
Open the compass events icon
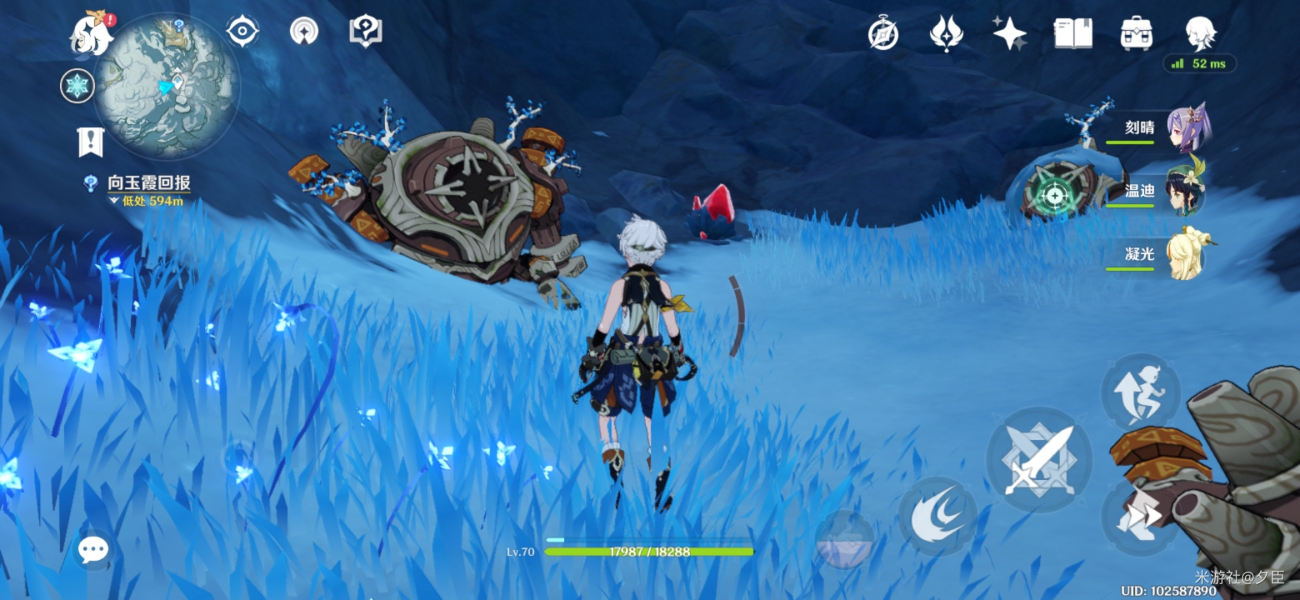point(883,34)
